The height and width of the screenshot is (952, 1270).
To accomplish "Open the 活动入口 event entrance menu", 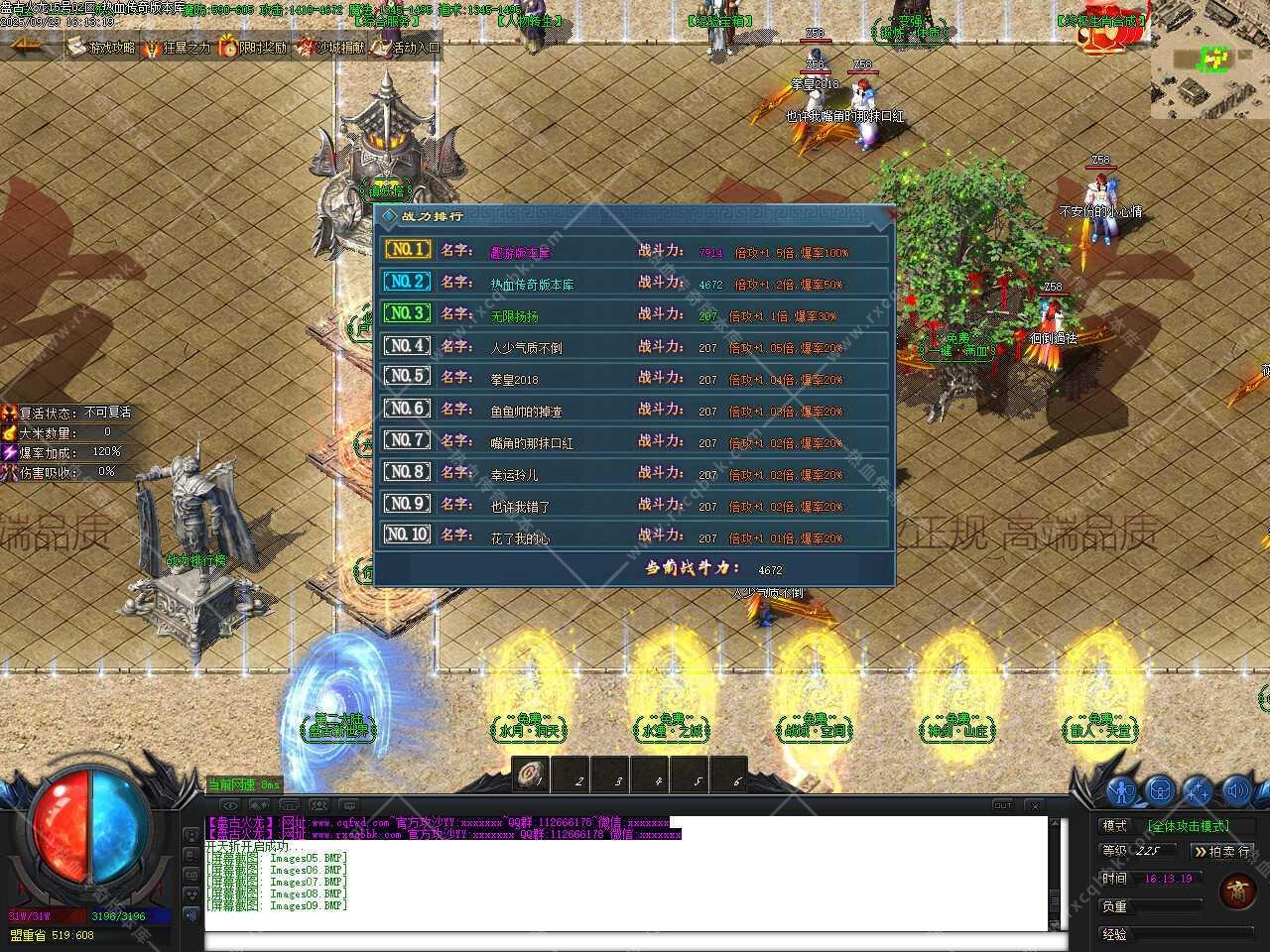I will (x=406, y=47).
